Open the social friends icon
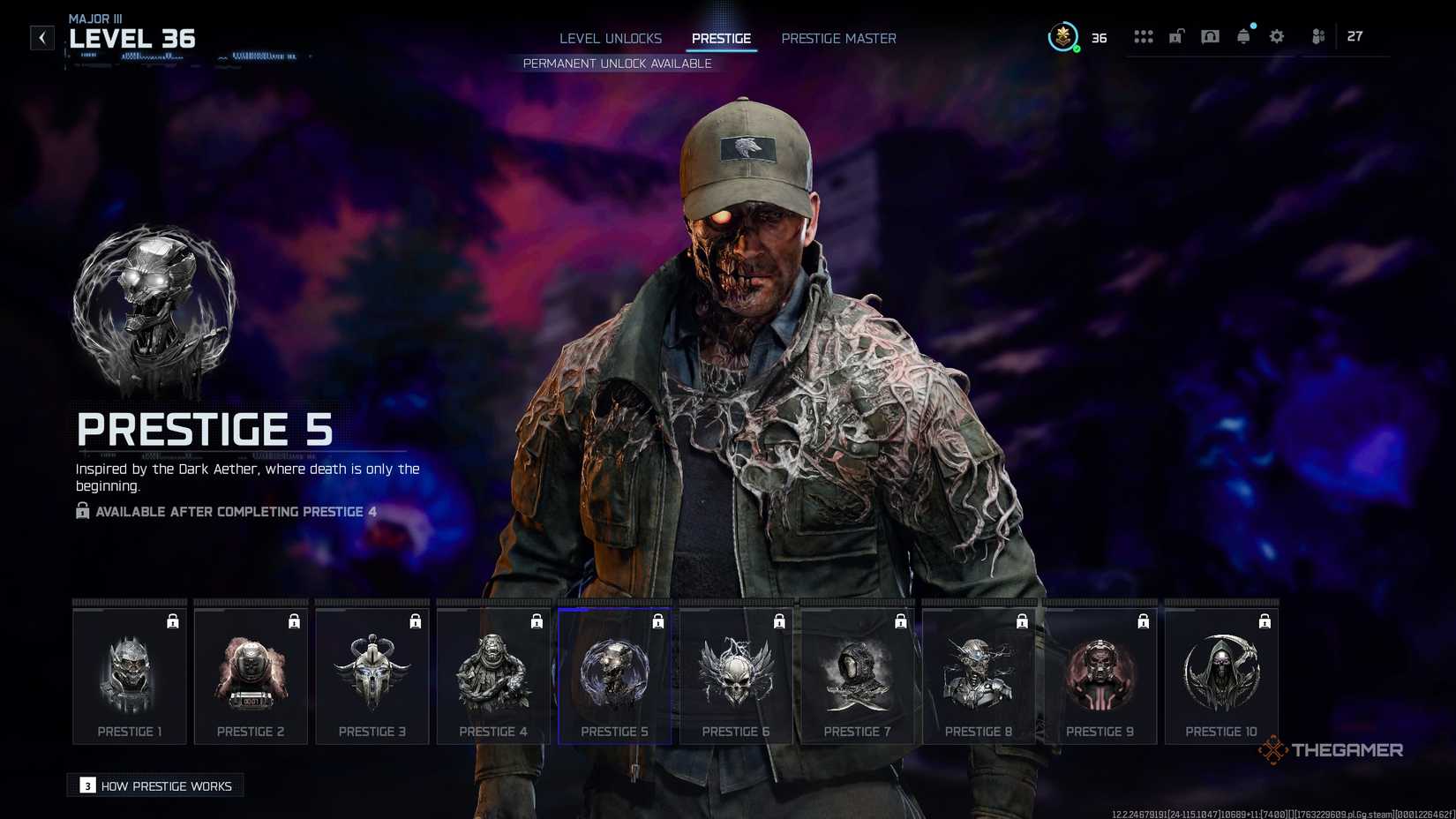Viewport: 1456px width, 819px height. coord(1317,36)
